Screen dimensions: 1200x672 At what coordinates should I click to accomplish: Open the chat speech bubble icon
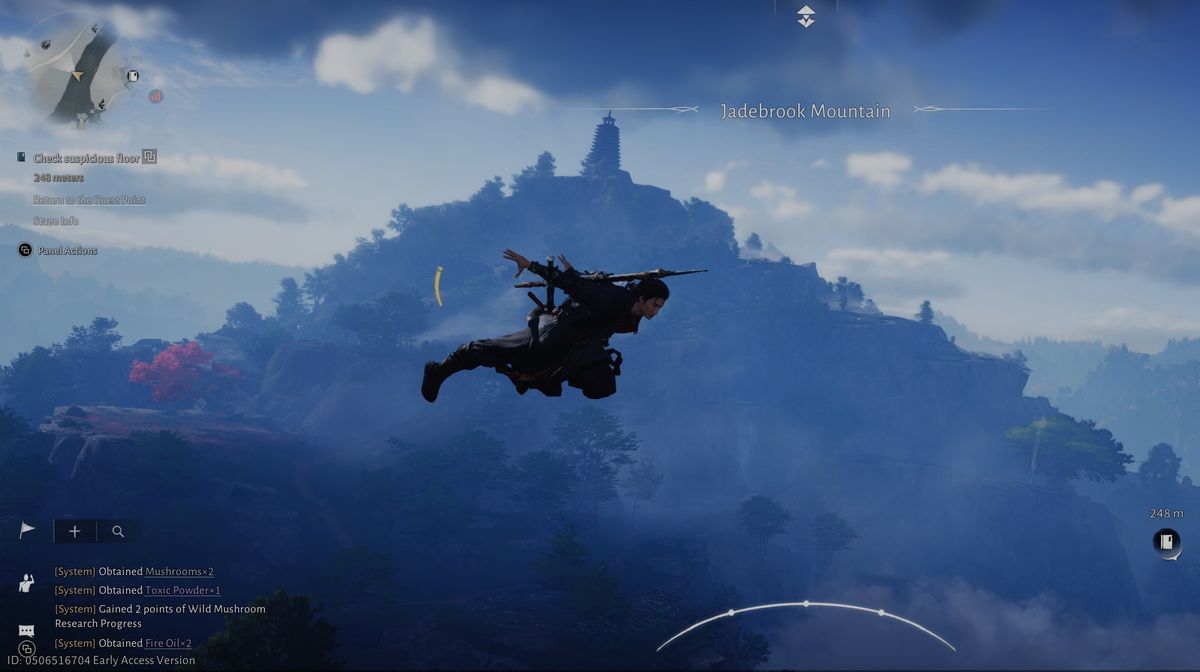tap(27, 630)
